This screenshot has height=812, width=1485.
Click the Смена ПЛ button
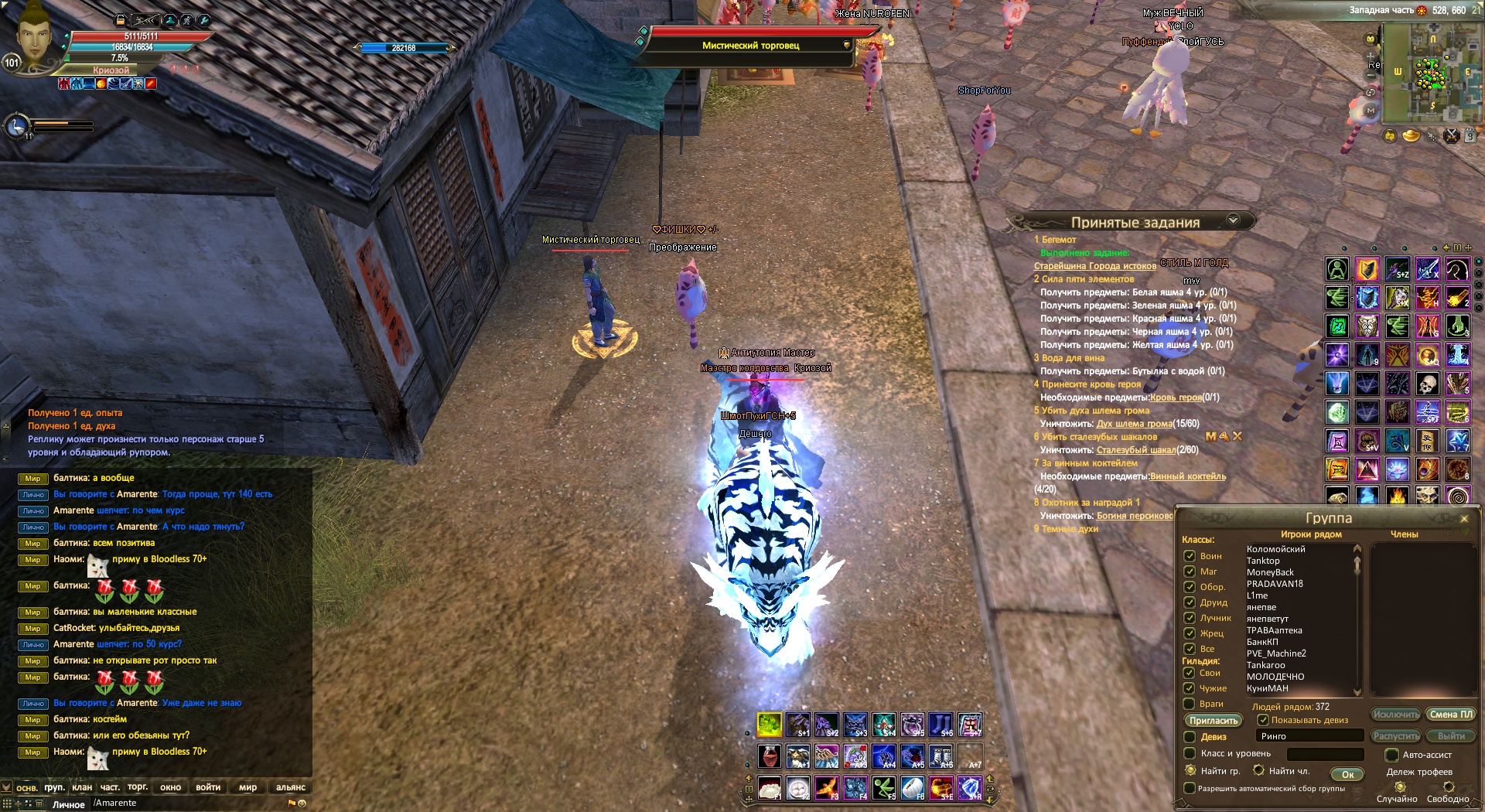[x=1451, y=715]
